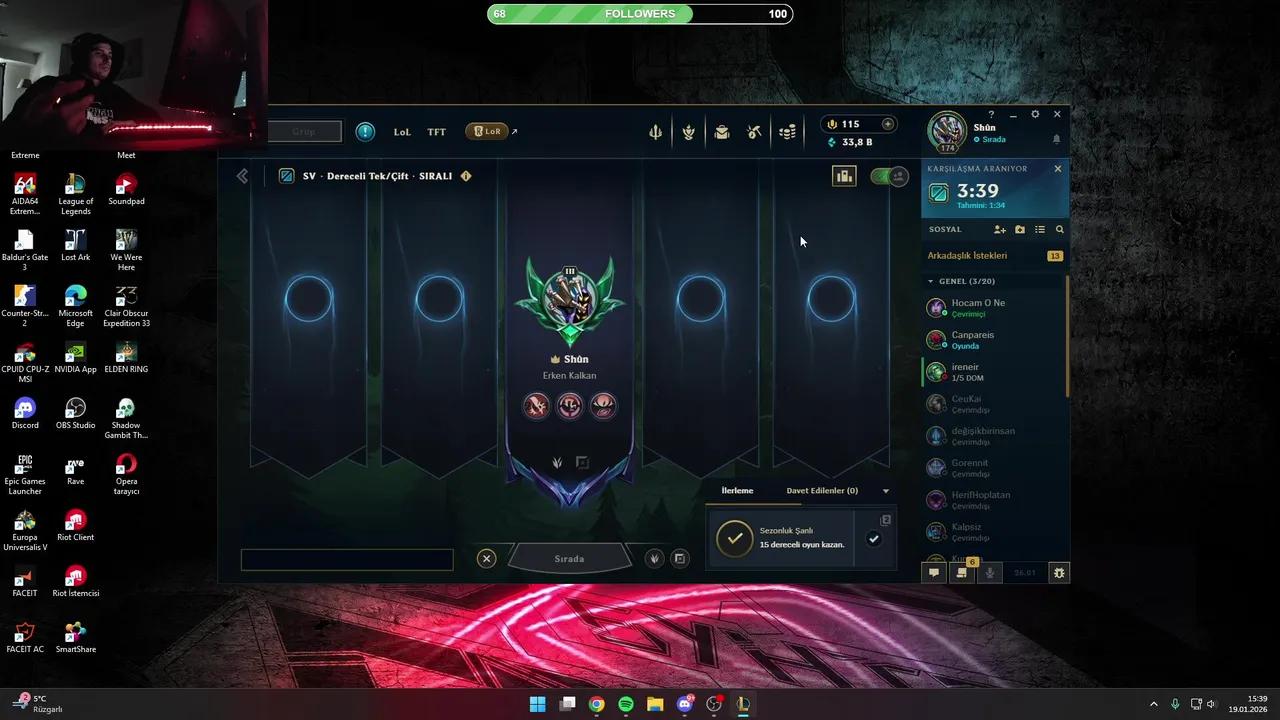
Task: Click the first role icon under Shûn's name
Action: pyautogui.click(x=537, y=405)
